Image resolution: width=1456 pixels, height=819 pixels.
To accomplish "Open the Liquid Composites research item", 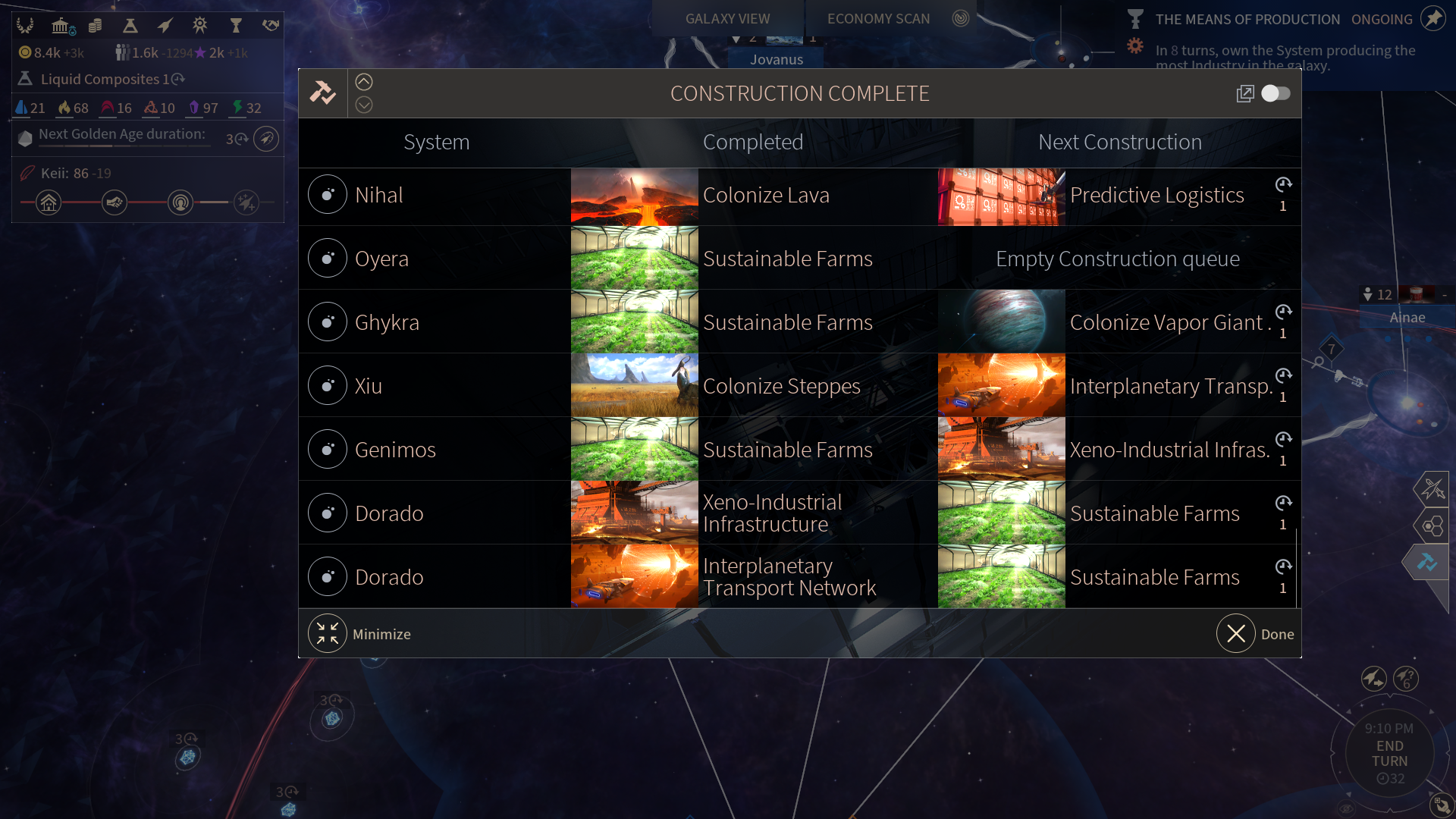I will [x=100, y=79].
